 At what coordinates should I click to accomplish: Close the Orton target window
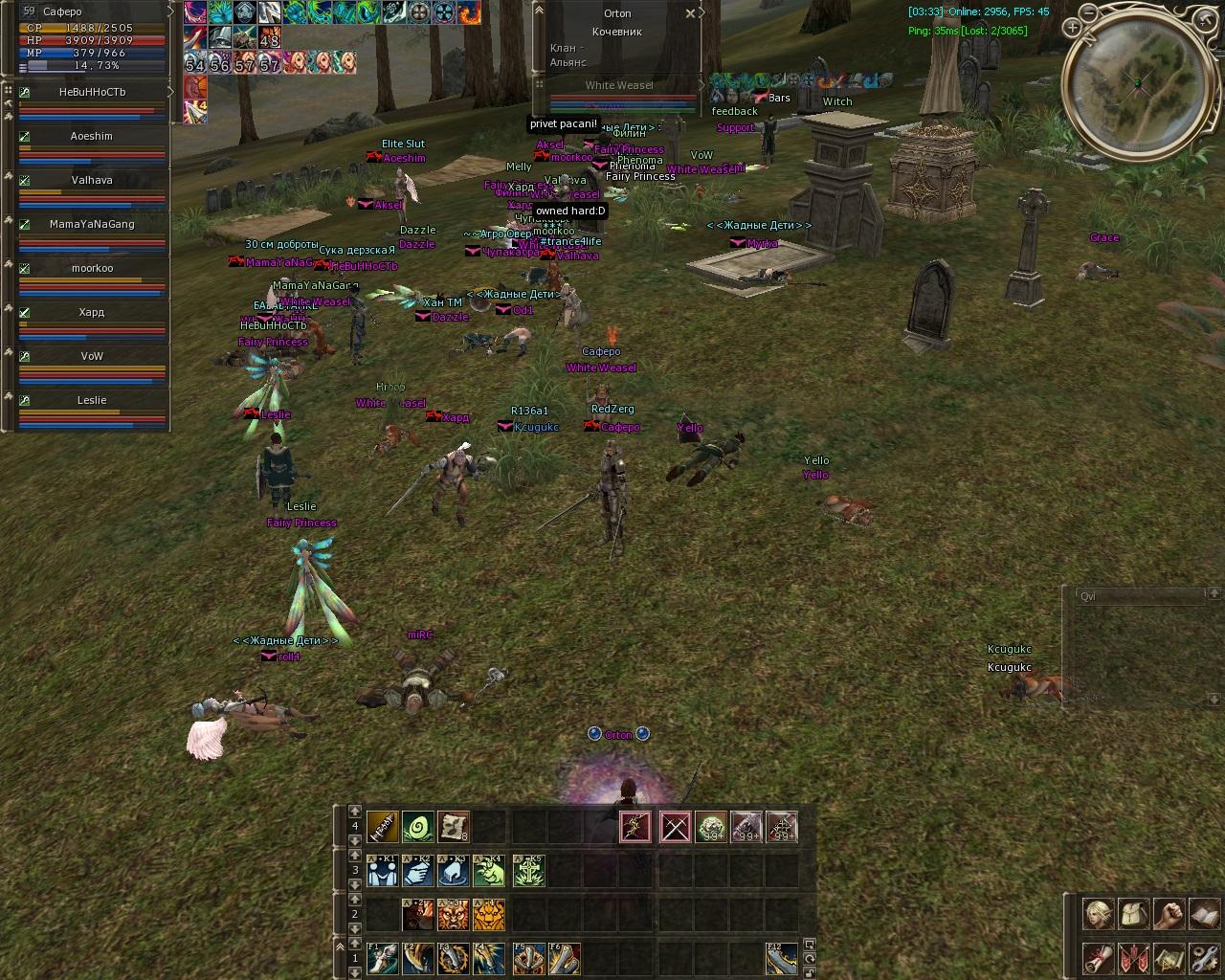[x=691, y=14]
